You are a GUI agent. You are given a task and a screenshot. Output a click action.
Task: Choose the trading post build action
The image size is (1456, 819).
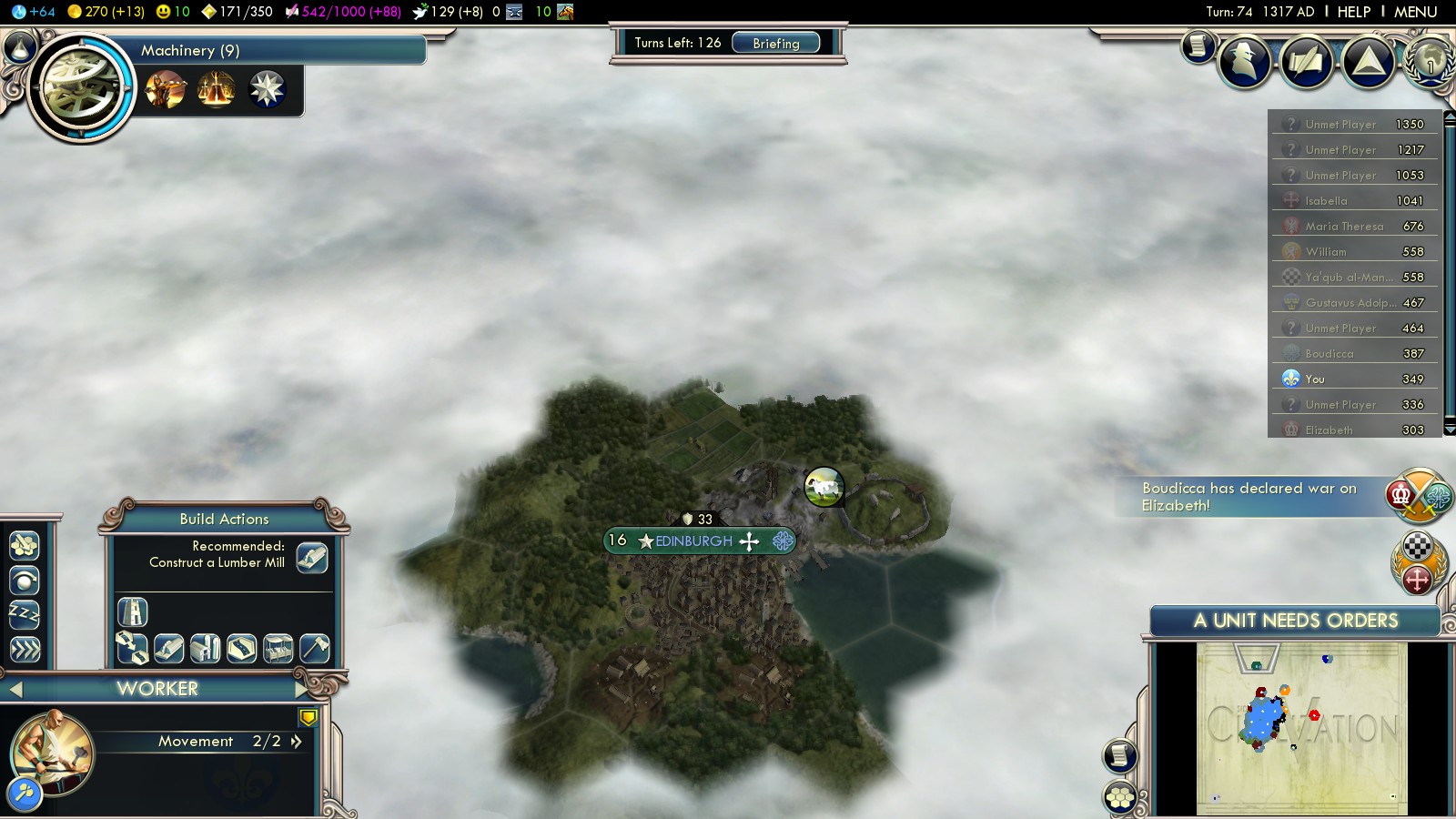[278, 648]
